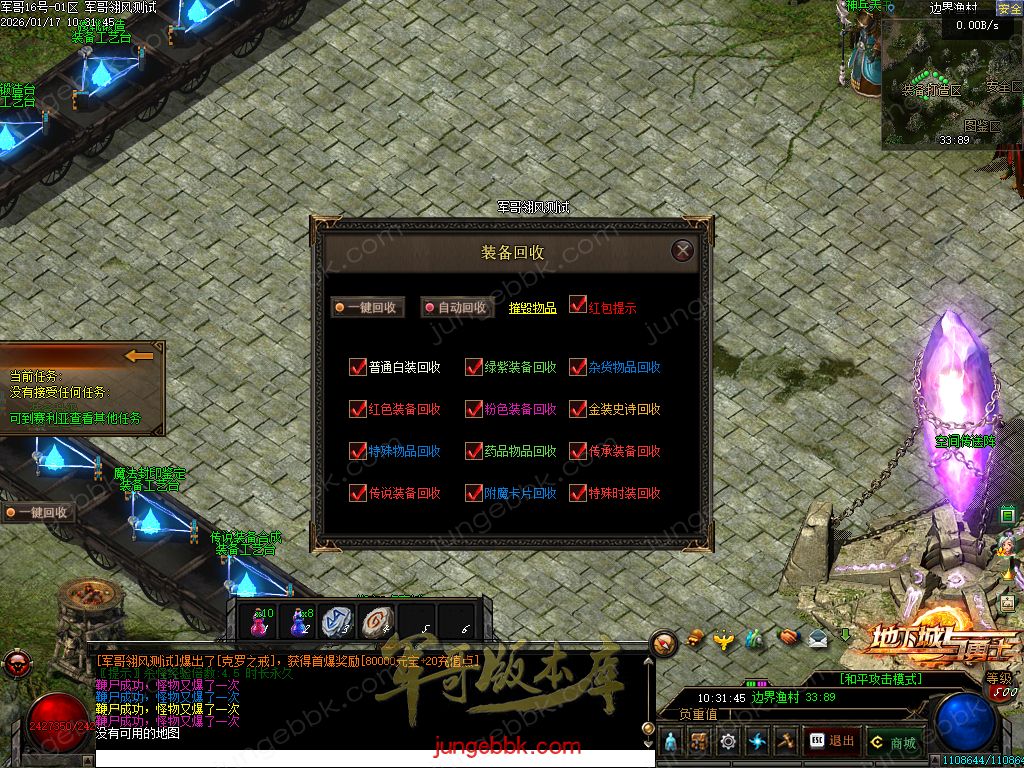Click the 一键回收 button in the recycle panel
This screenshot has height=768, width=1024.
pyautogui.click(x=368, y=308)
